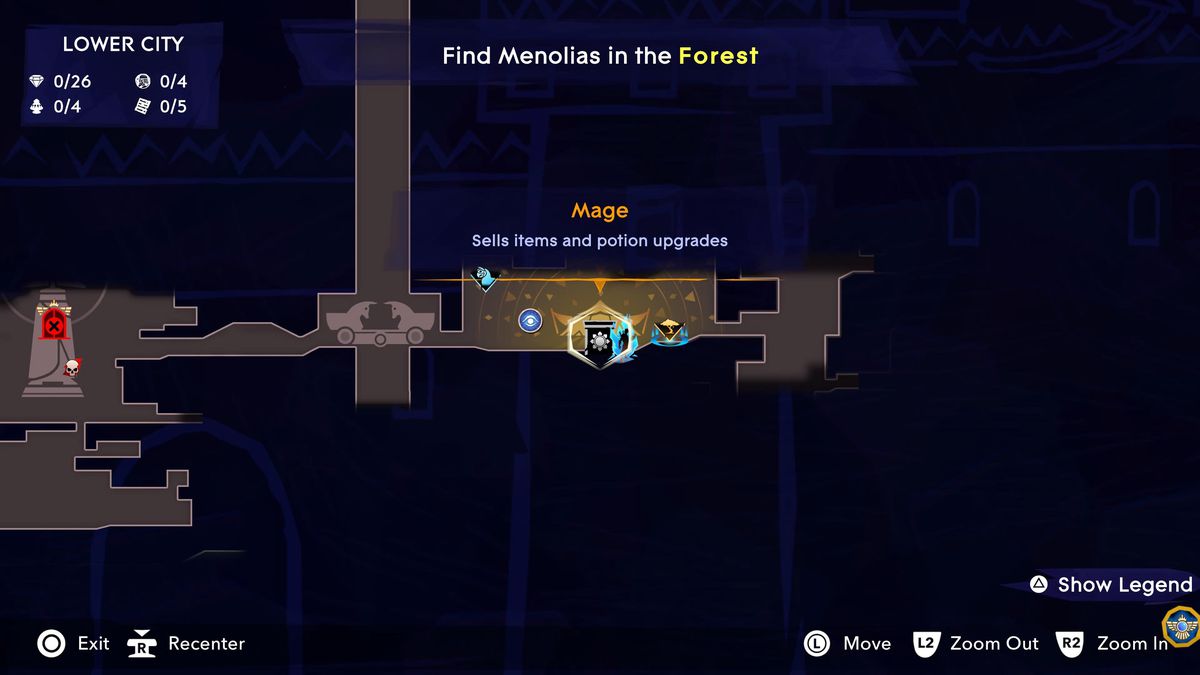Pick the light-blue diamond marker above the eye
The image size is (1200, 675).
coord(485,277)
